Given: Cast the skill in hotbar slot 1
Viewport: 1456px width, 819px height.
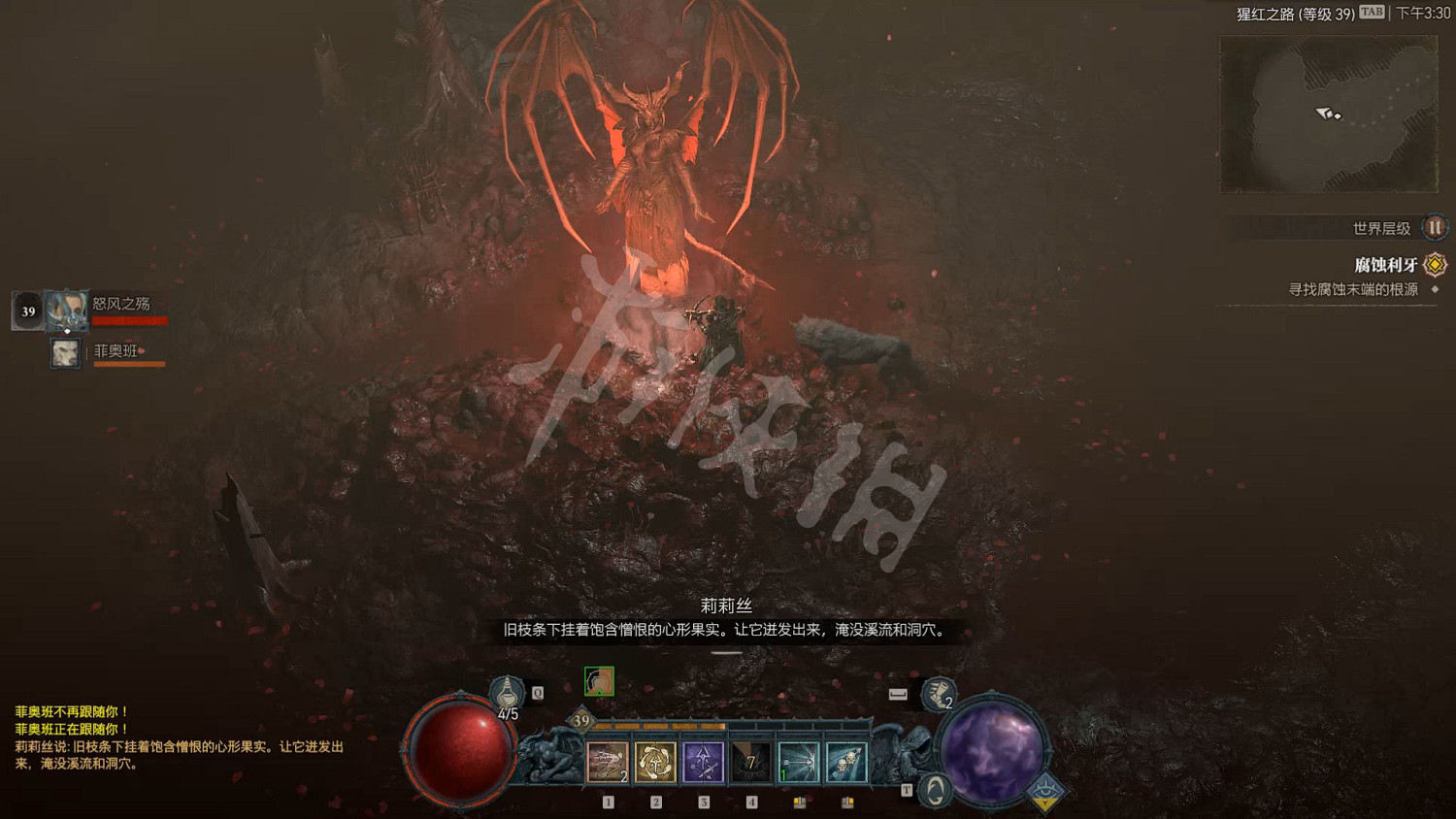Looking at the screenshot, I should coord(608,762).
